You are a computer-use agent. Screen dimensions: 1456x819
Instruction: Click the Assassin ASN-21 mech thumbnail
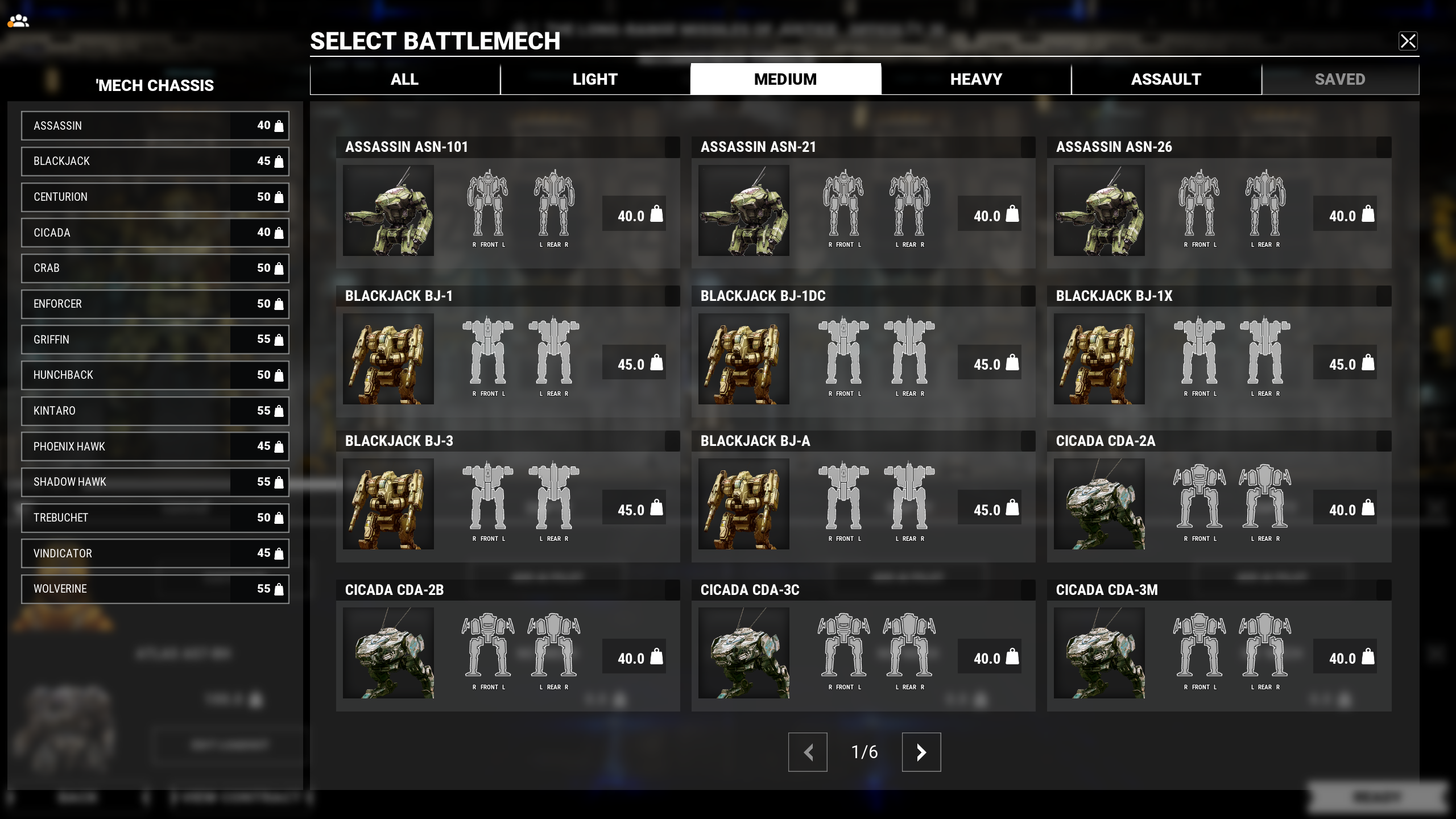tap(743, 211)
